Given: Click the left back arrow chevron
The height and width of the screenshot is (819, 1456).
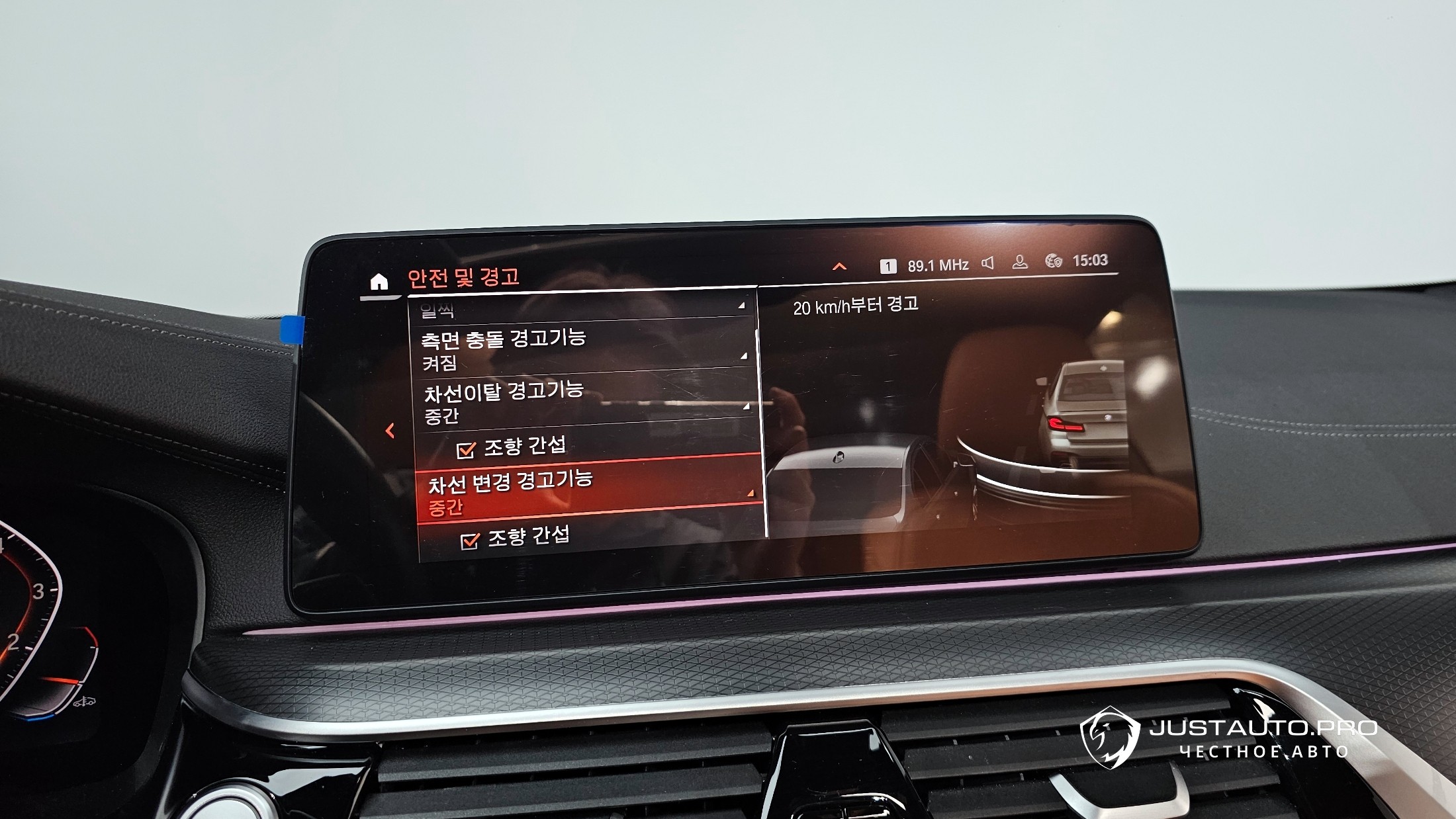Looking at the screenshot, I should 390,431.
